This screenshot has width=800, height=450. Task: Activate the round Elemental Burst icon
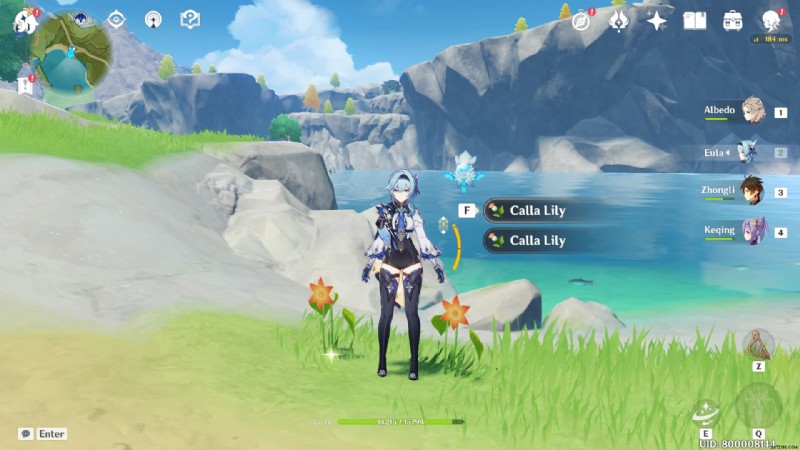758,405
